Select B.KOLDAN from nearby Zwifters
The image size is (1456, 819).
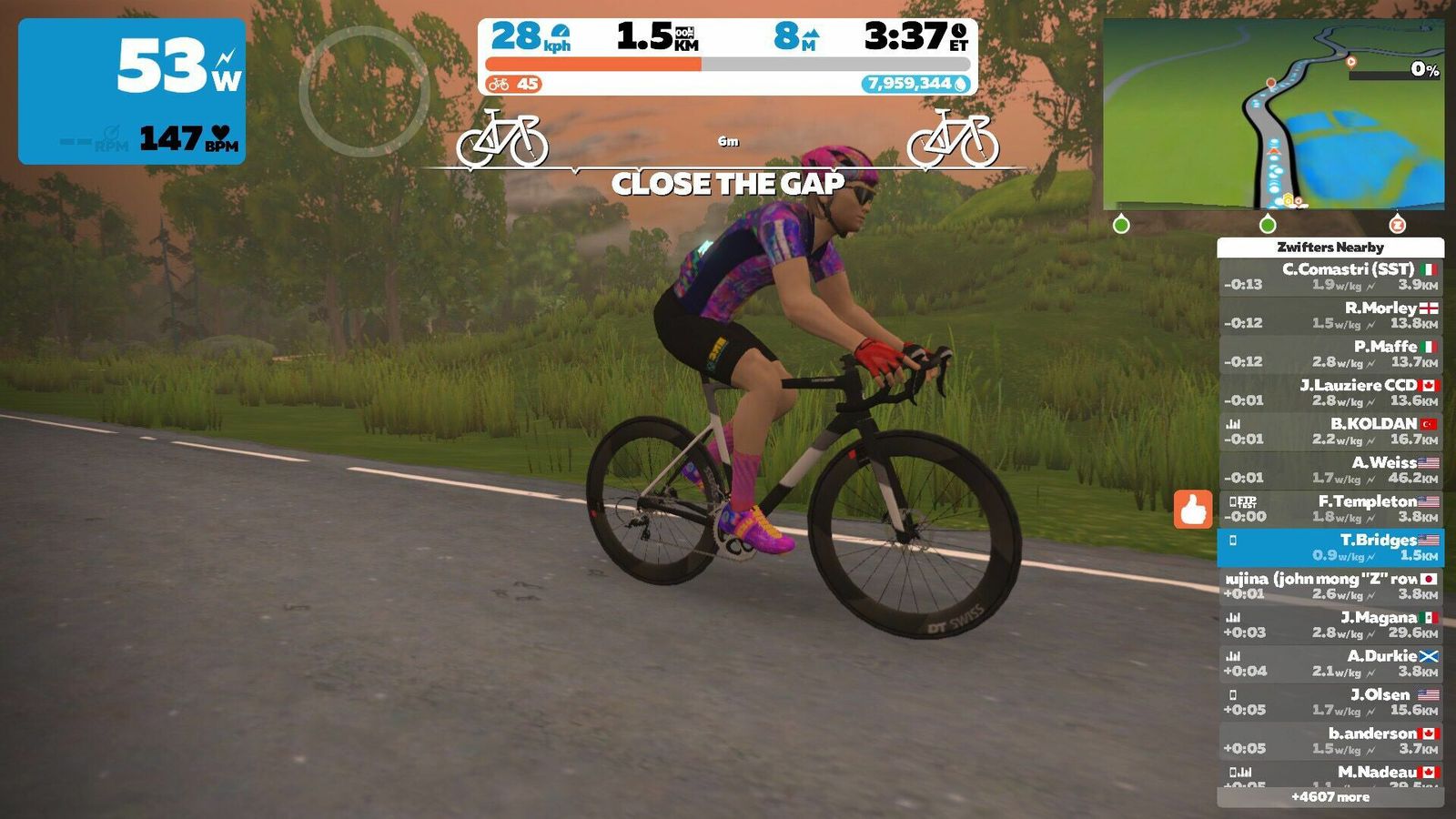[1330, 431]
